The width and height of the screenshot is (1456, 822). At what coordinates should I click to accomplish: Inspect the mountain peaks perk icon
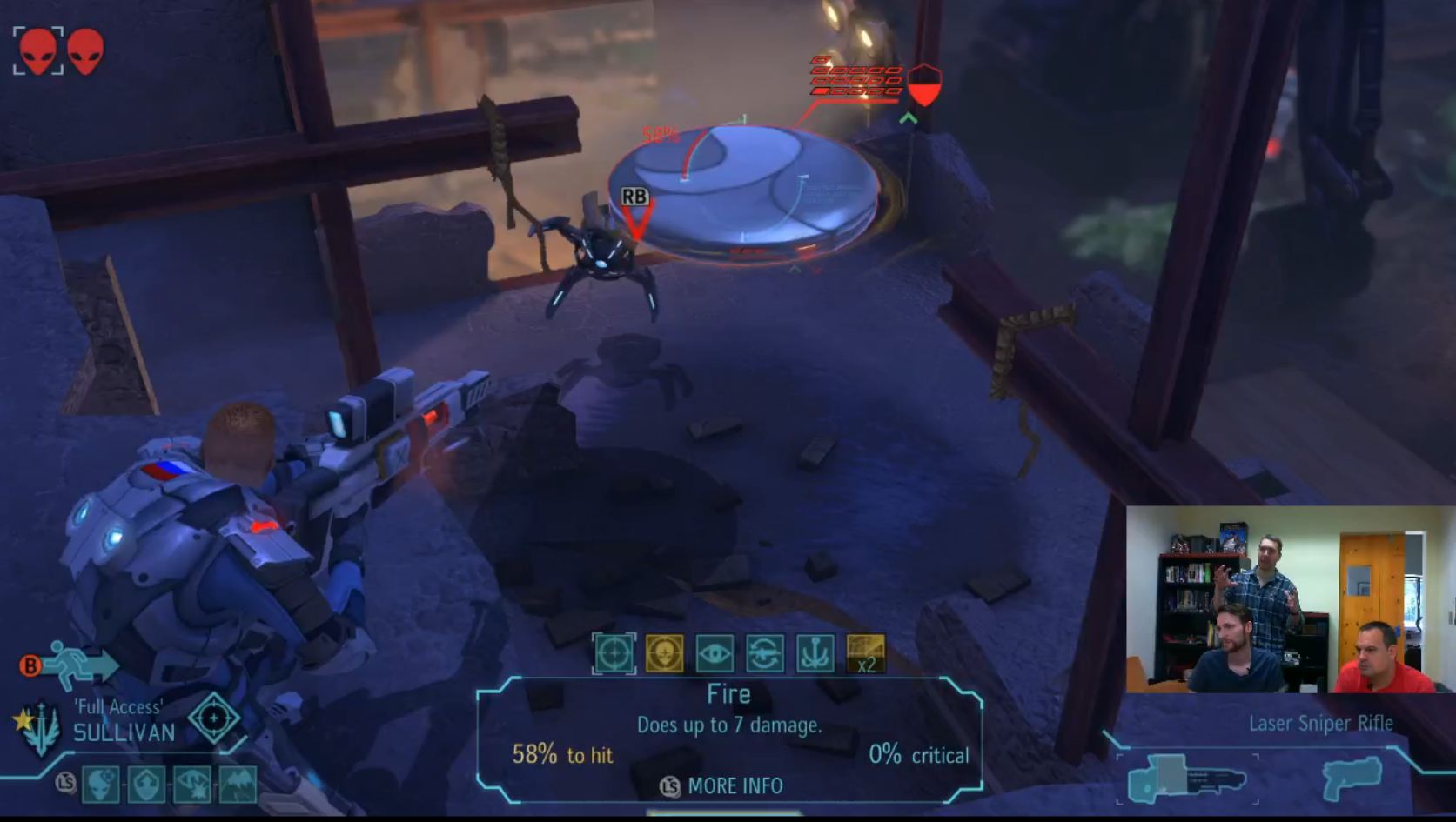(238, 785)
